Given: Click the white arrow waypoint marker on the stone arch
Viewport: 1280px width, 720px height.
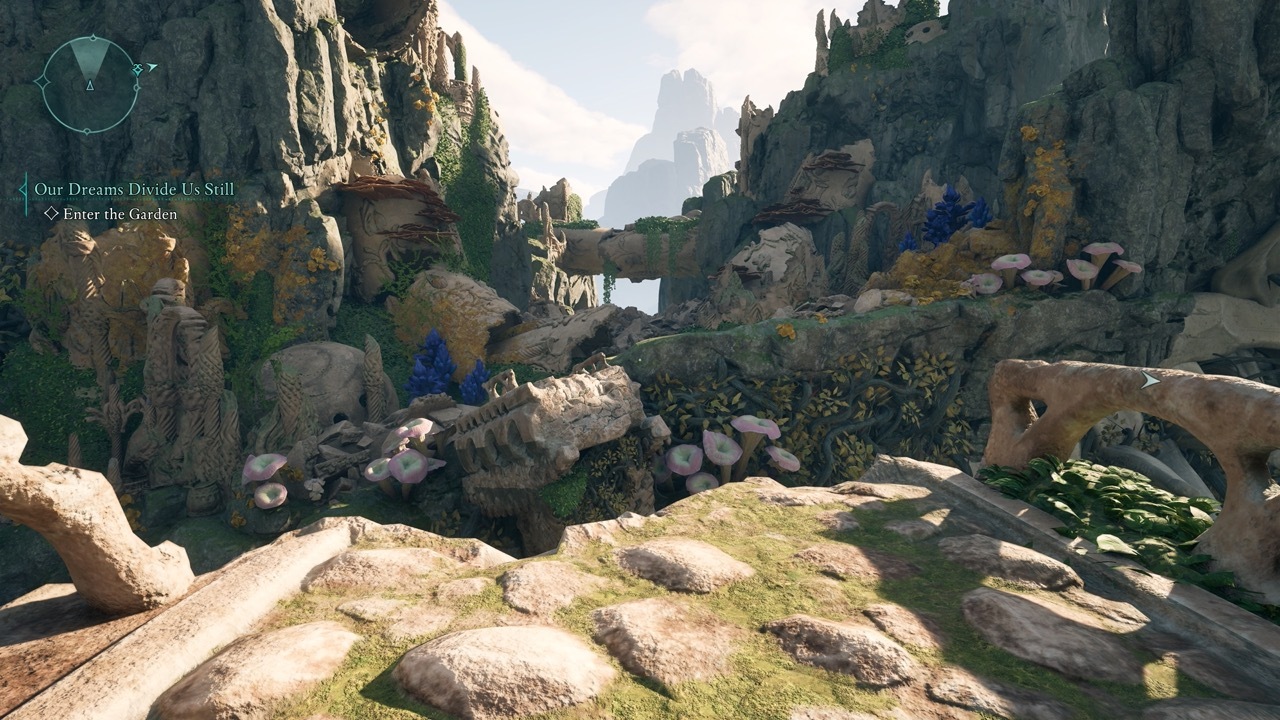Looking at the screenshot, I should [x=1151, y=380].
